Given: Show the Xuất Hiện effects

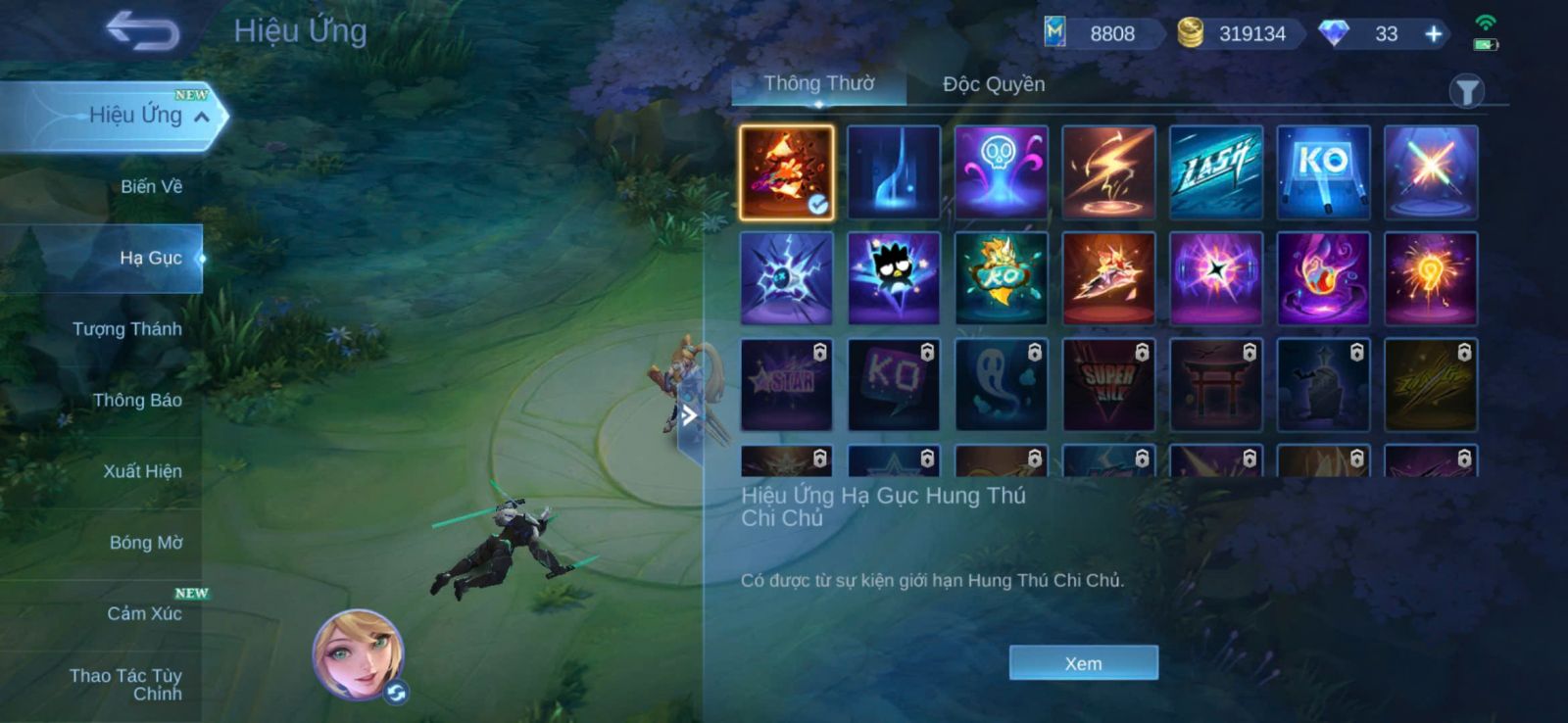Looking at the screenshot, I should (x=142, y=471).
